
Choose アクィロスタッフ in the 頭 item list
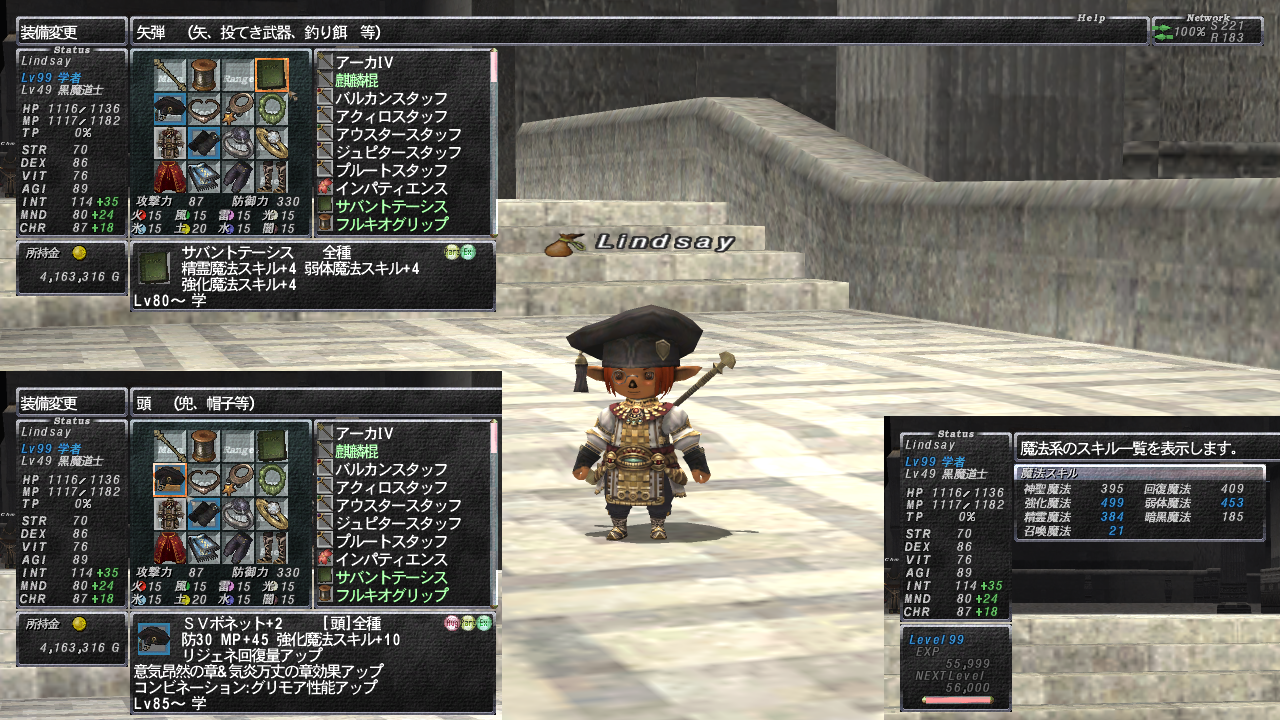391,488
